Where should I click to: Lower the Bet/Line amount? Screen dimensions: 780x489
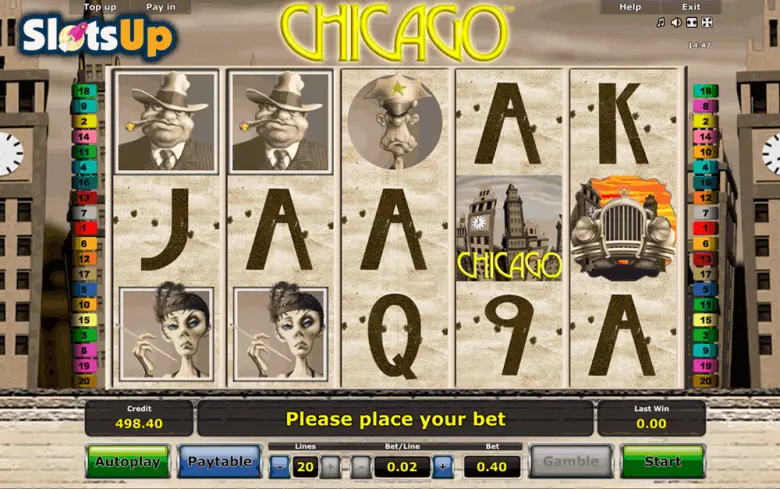[x=360, y=466]
